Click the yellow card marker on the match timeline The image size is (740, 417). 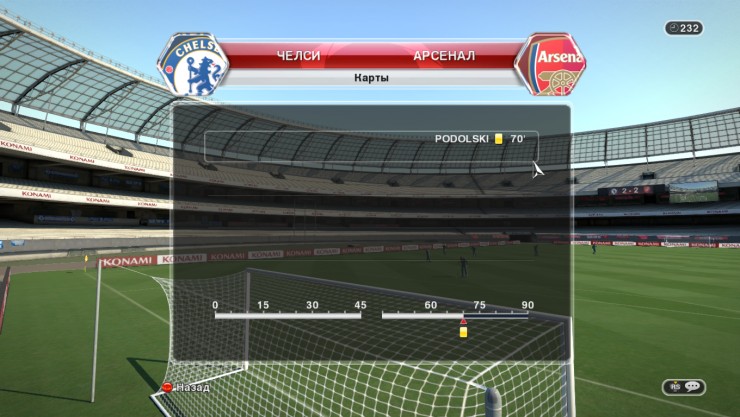[463, 331]
